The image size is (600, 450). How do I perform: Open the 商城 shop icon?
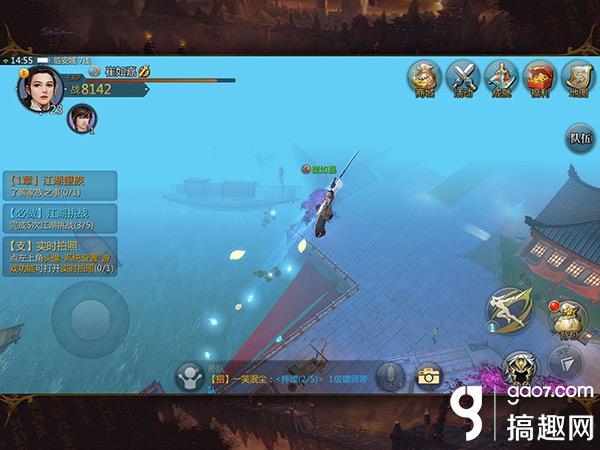[425, 77]
